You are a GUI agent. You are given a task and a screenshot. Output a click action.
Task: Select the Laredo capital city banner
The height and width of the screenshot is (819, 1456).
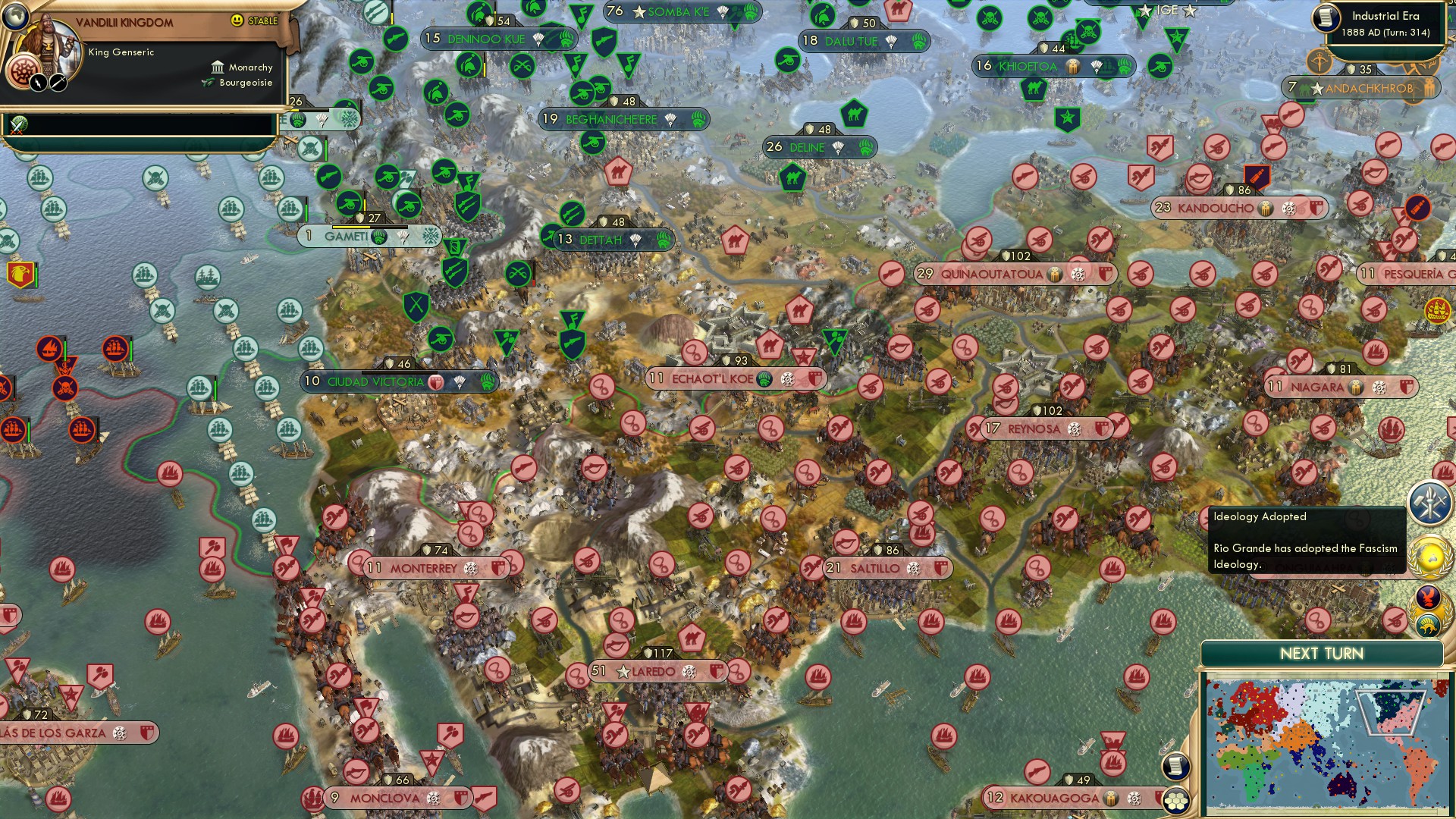click(x=654, y=671)
